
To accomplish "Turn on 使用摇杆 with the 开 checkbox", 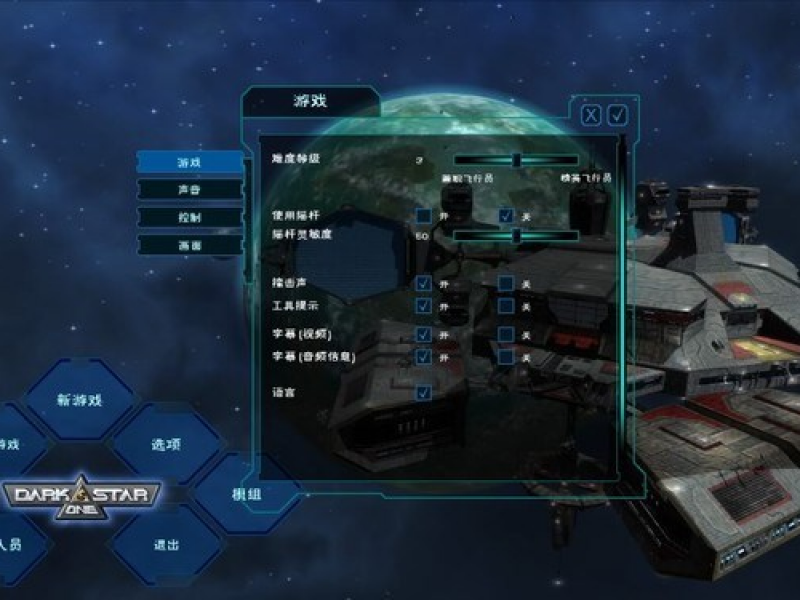I will (x=424, y=216).
